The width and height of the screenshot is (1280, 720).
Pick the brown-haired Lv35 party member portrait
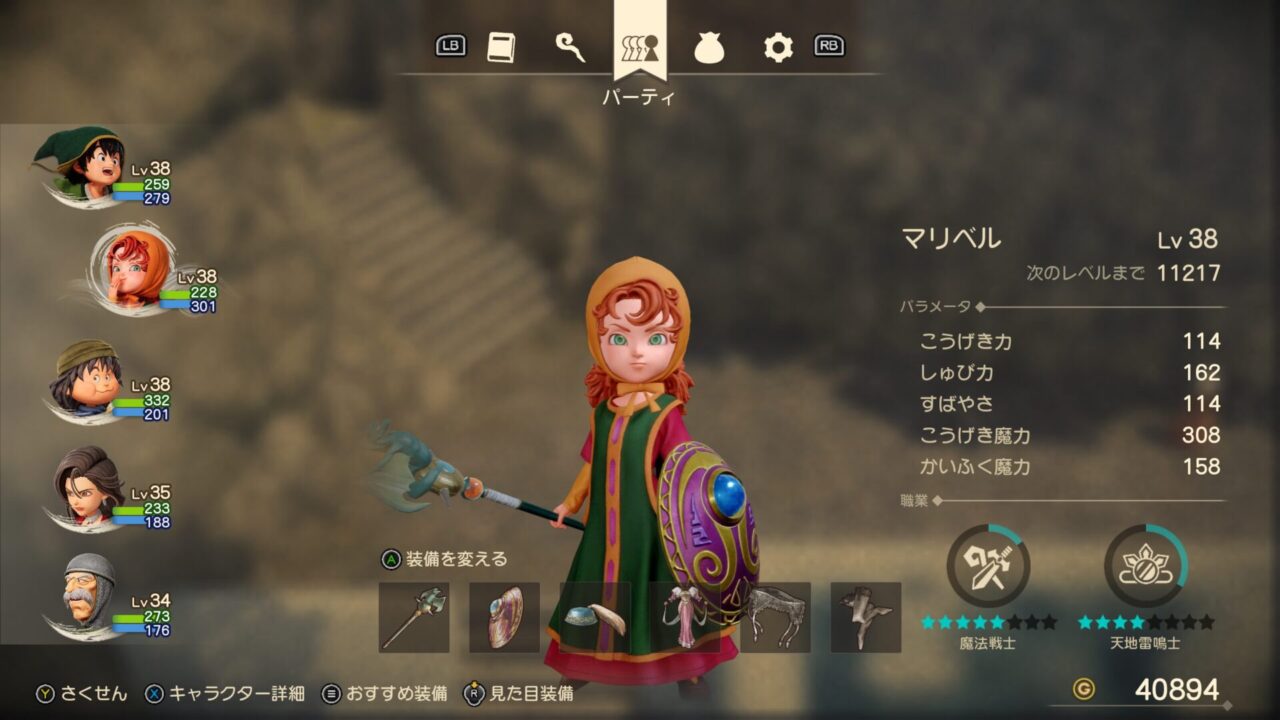(x=90, y=488)
